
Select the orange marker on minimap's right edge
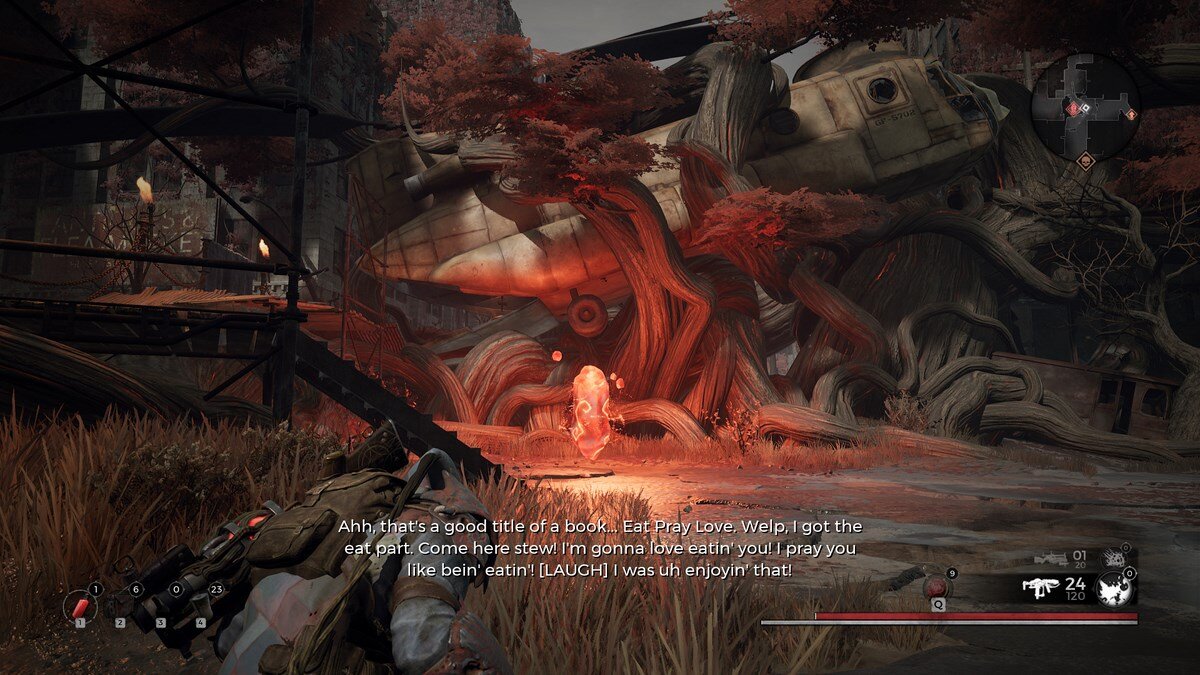click(1131, 114)
